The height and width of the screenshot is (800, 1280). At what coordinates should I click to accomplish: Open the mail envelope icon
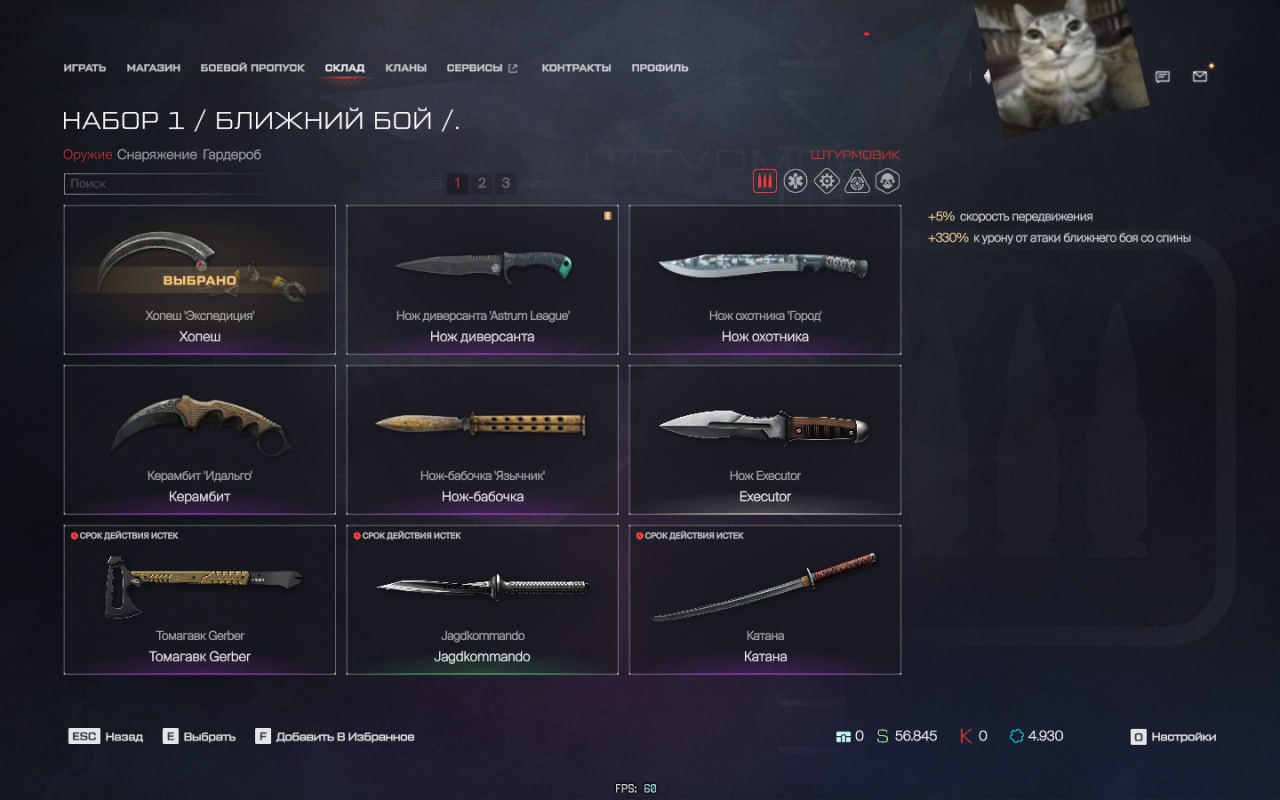click(1200, 76)
